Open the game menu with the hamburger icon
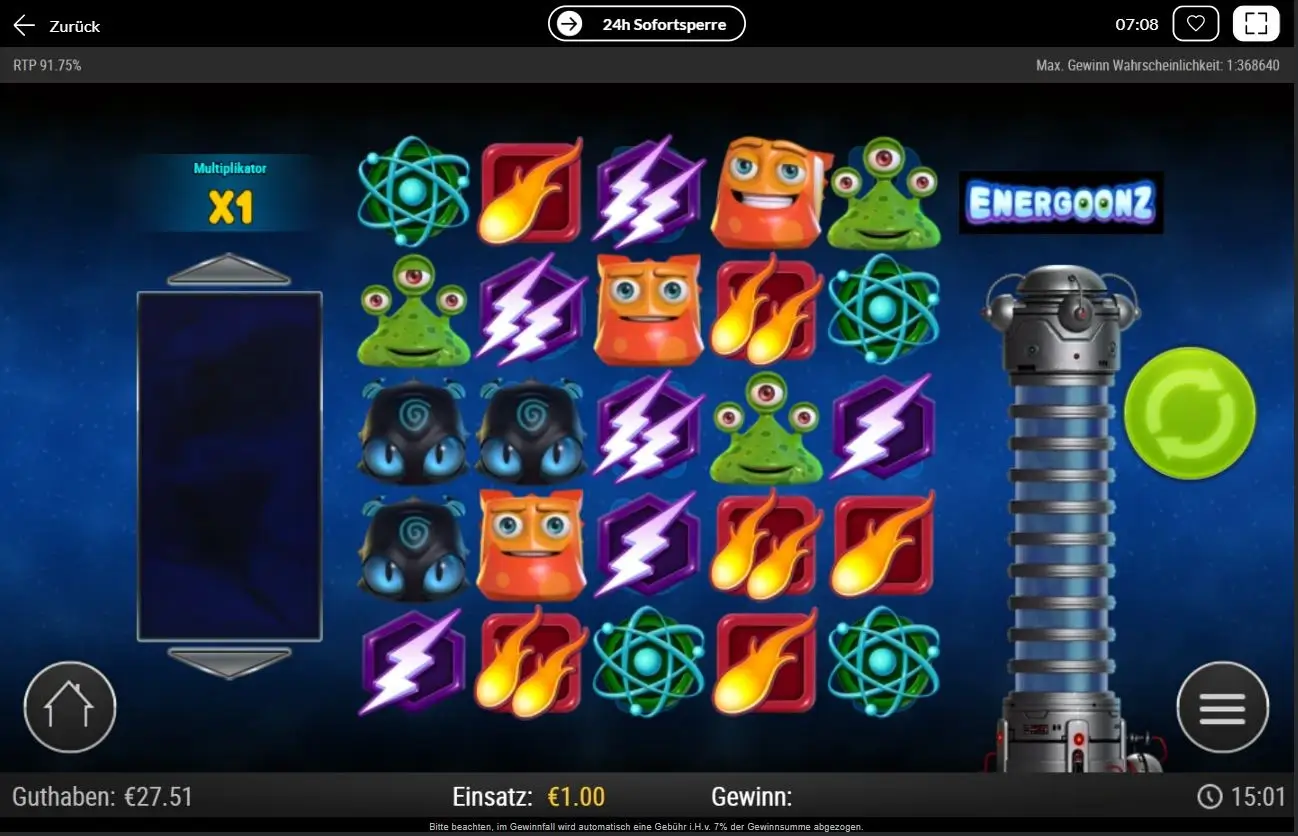 [x=1222, y=706]
